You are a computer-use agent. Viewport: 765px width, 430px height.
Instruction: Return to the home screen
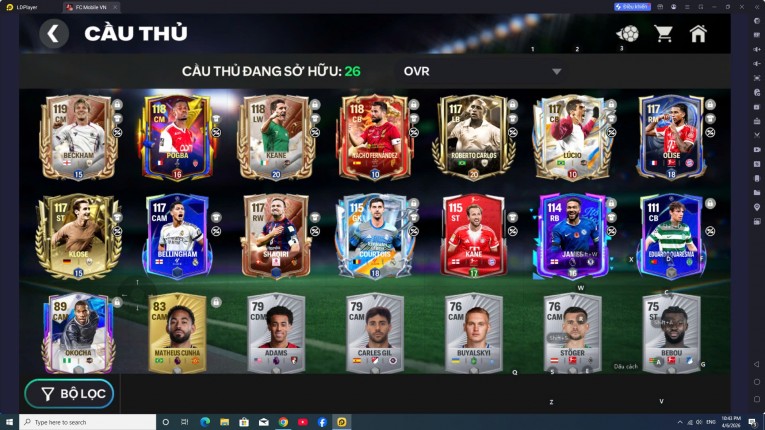point(698,34)
